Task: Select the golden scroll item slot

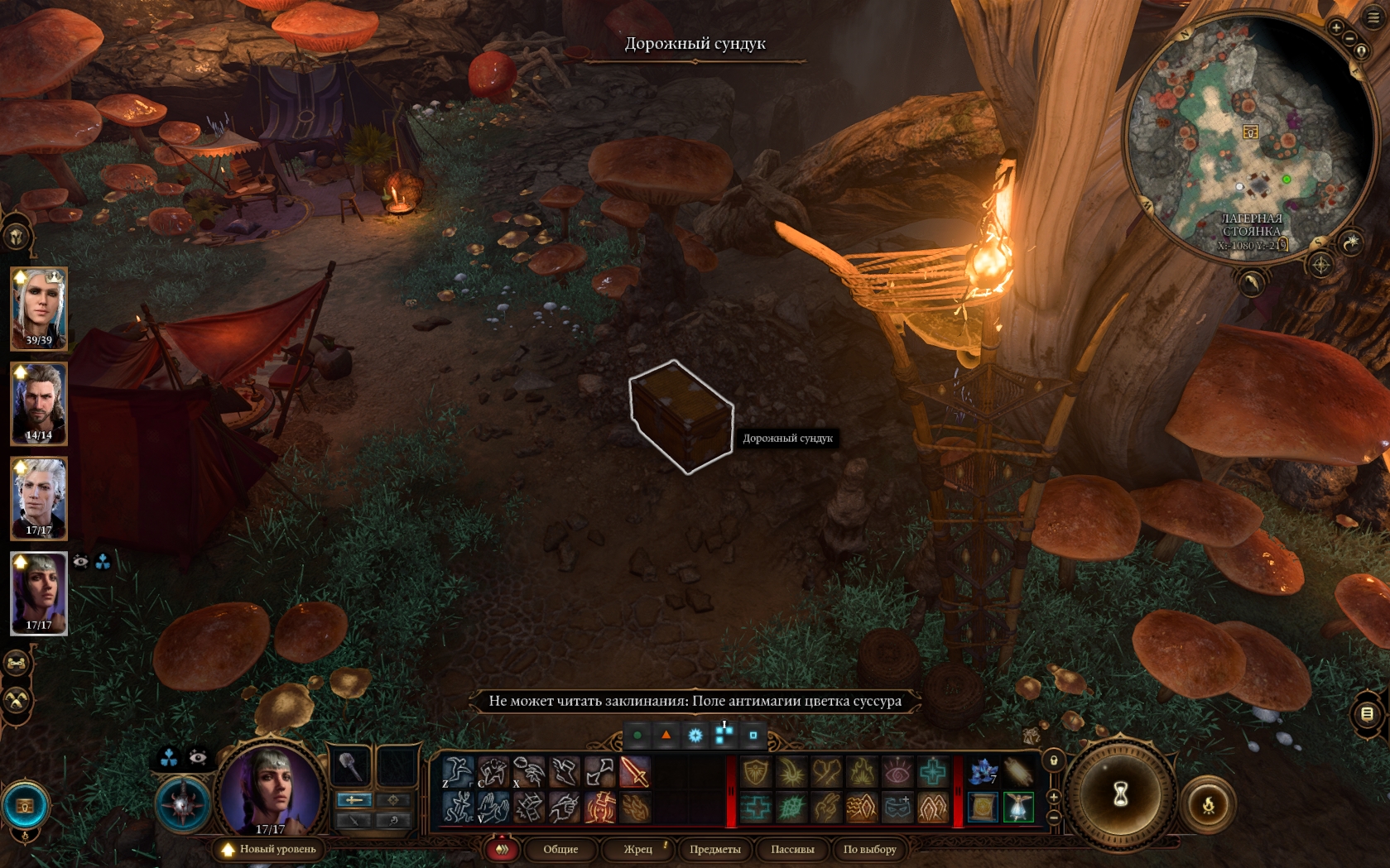Action: click(983, 807)
